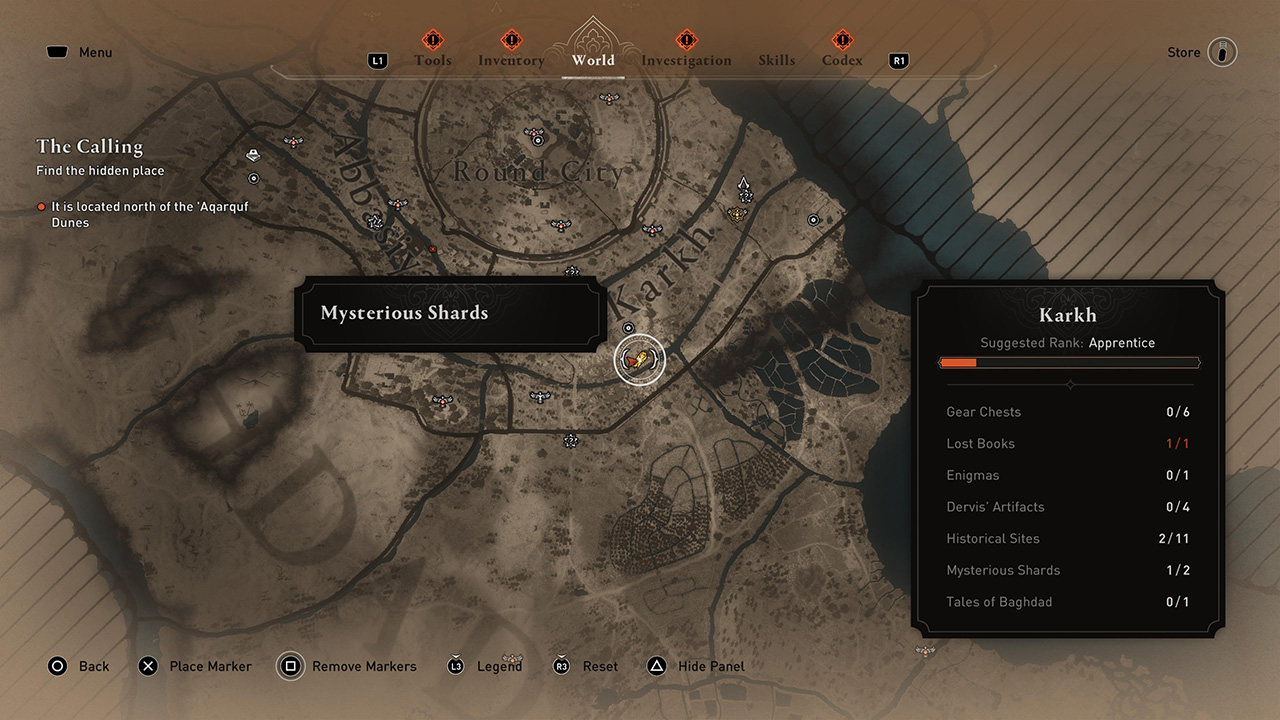Select the question-mark mystery icon below the shard marker
Image resolution: width=1280 pixels, height=720 pixels.
(x=572, y=440)
